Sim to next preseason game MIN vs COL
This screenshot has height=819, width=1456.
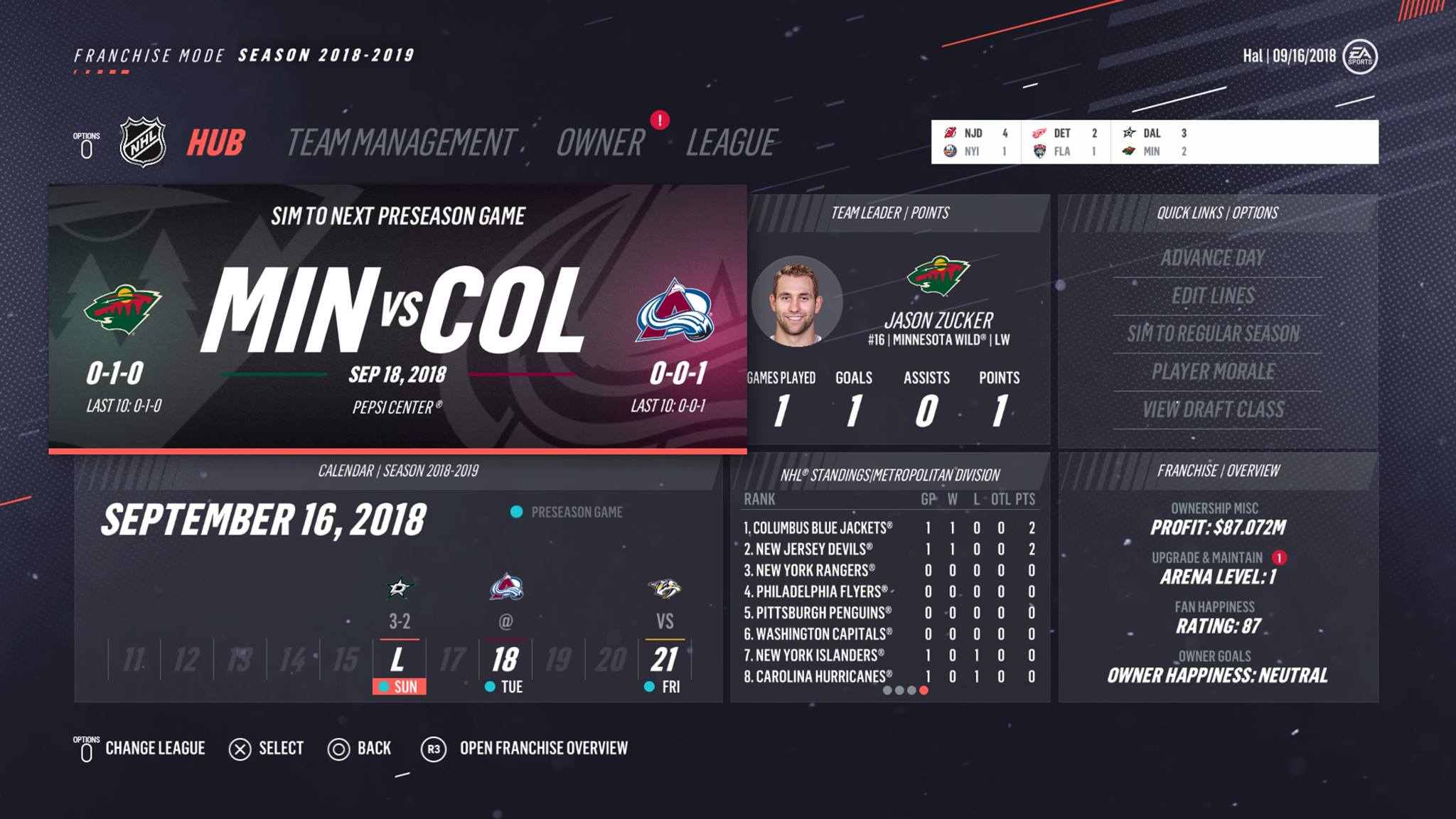point(397,318)
